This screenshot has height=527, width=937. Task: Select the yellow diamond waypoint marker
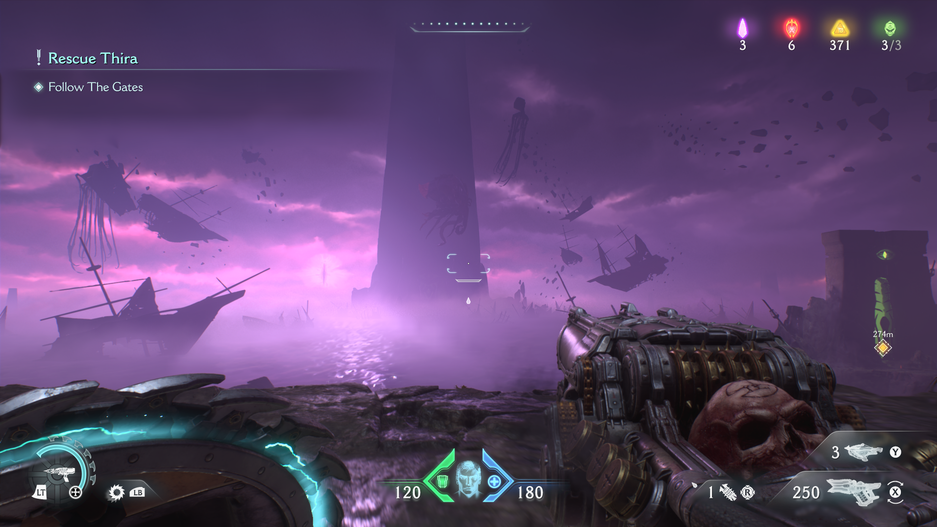click(x=882, y=348)
